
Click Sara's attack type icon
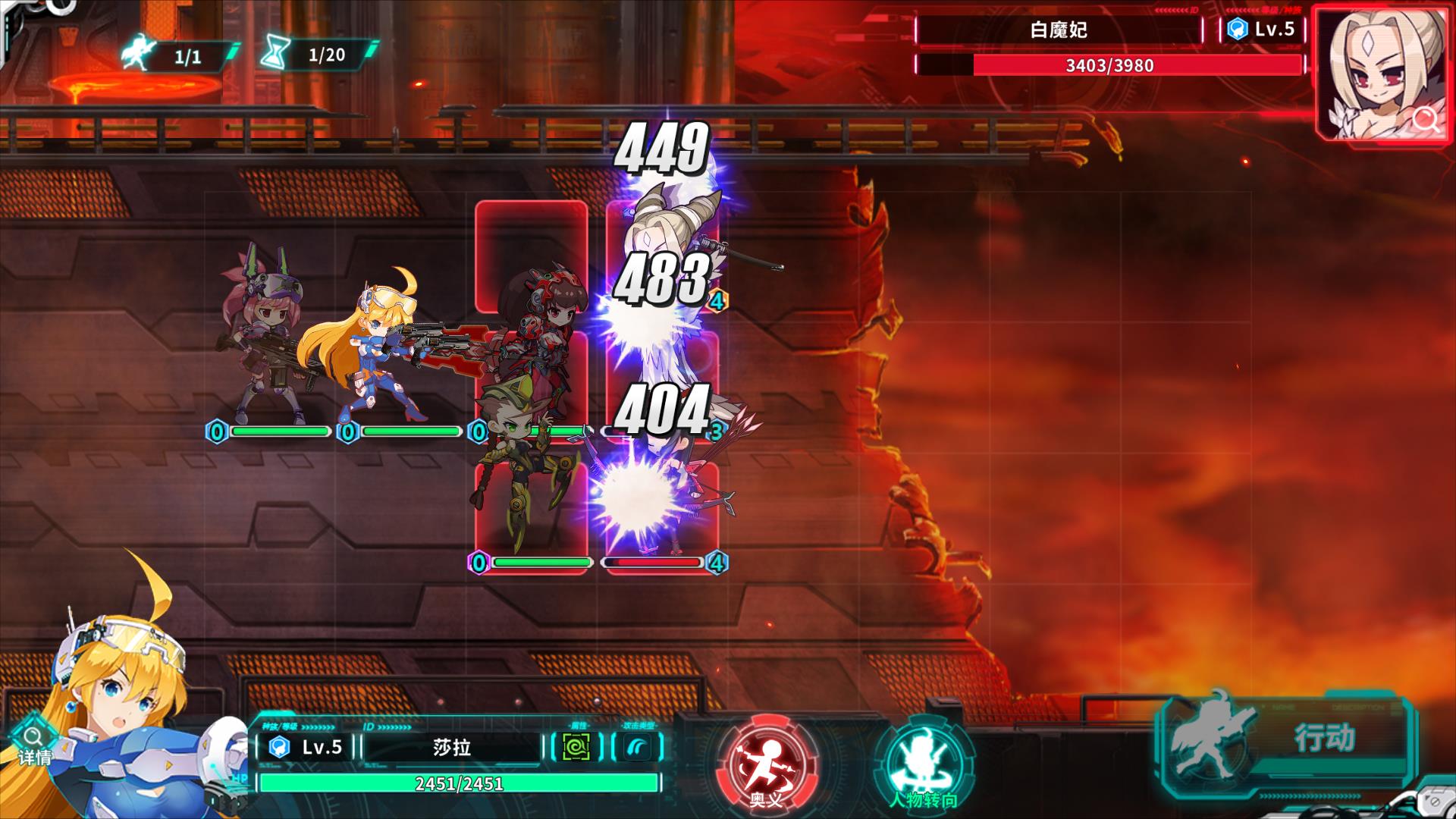[637, 747]
